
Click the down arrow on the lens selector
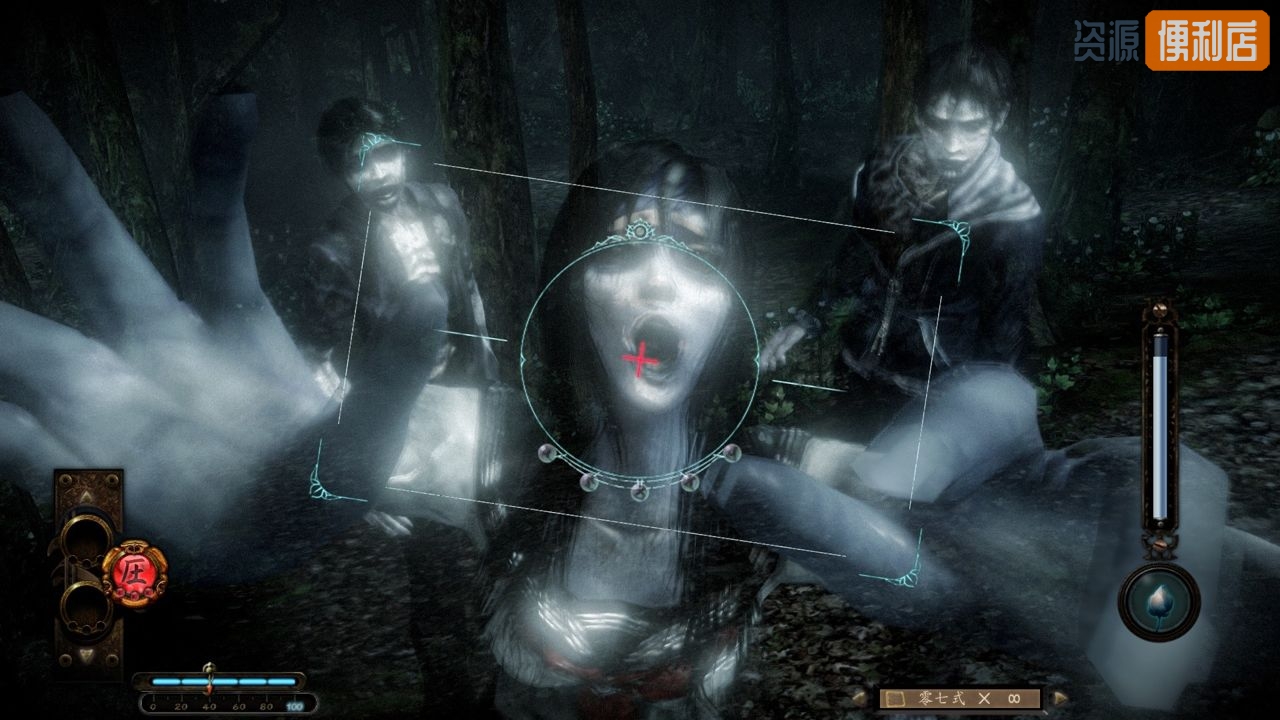(88, 655)
